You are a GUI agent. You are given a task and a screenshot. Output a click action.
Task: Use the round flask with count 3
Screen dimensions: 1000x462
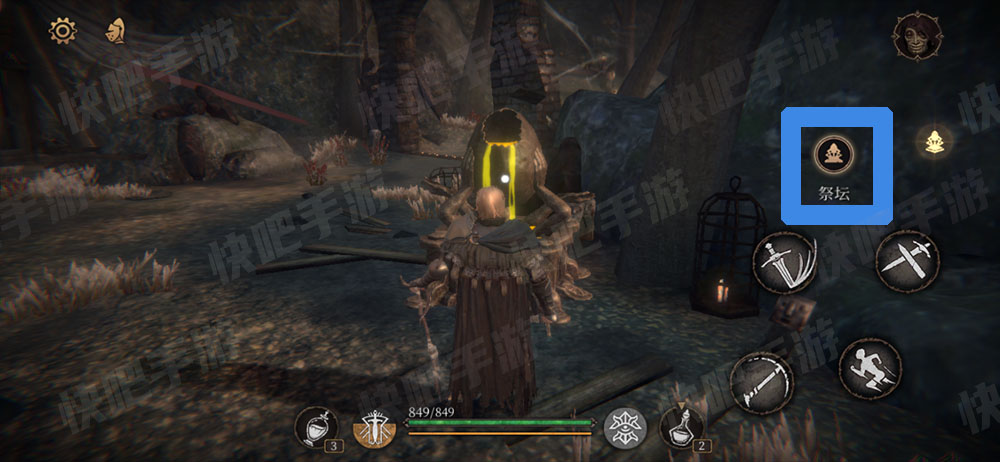[315, 428]
